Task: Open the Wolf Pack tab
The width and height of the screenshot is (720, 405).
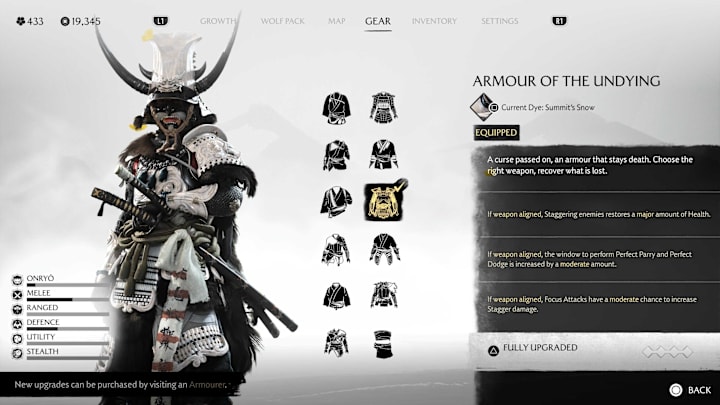Action: coord(282,21)
